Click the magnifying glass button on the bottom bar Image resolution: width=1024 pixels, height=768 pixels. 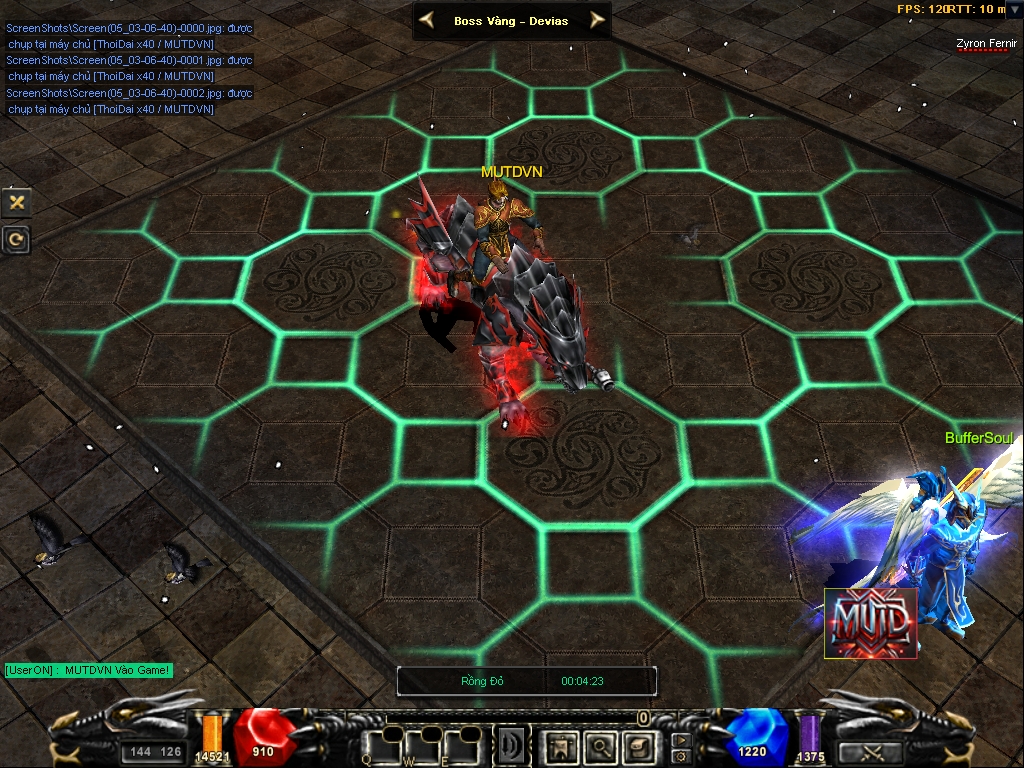(x=599, y=744)
